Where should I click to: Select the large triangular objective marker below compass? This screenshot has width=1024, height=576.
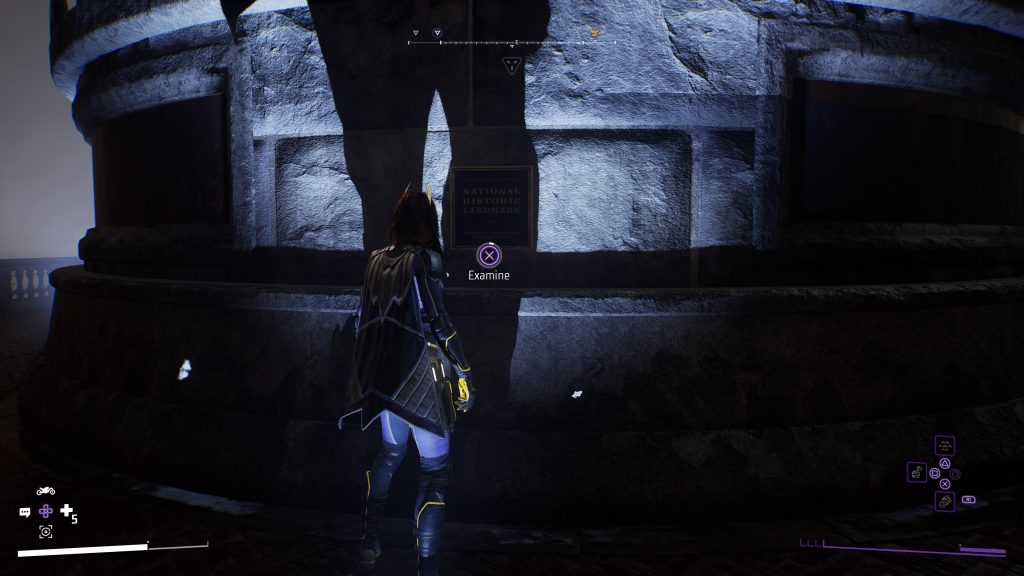[512, 66]
